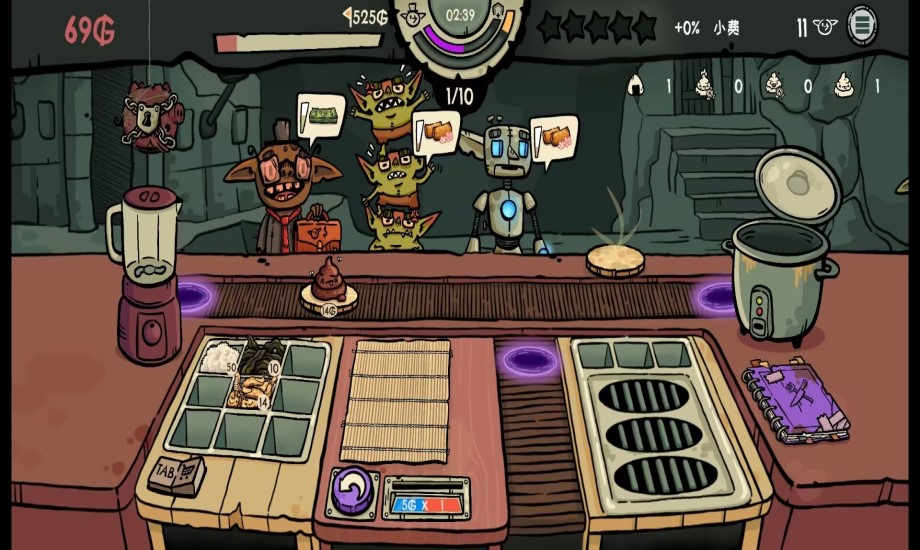Open the purple recipe book
Viewport: 920px width, 550px height.
(795, 402)
